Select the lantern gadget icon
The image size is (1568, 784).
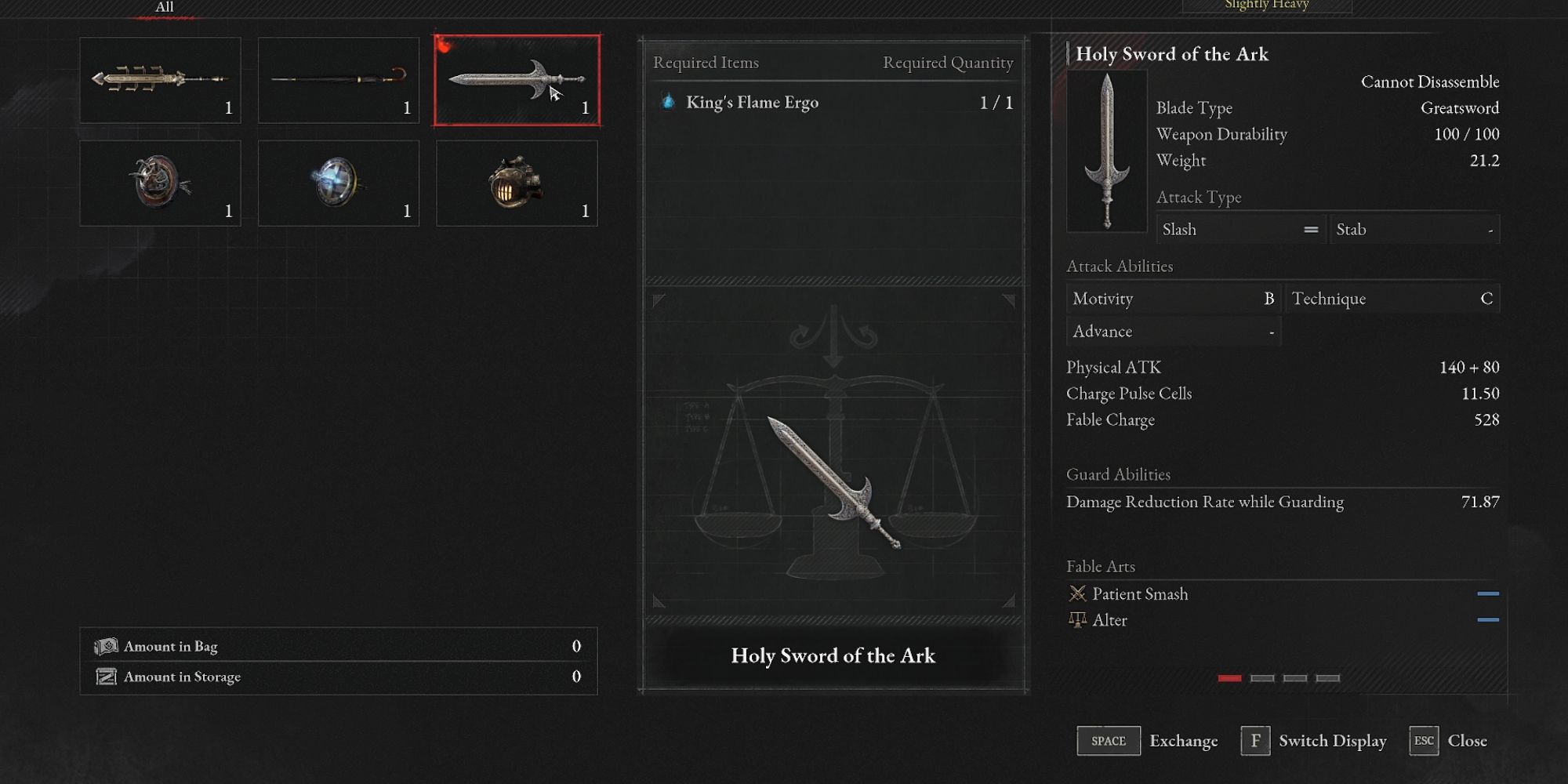pos(517,183)
